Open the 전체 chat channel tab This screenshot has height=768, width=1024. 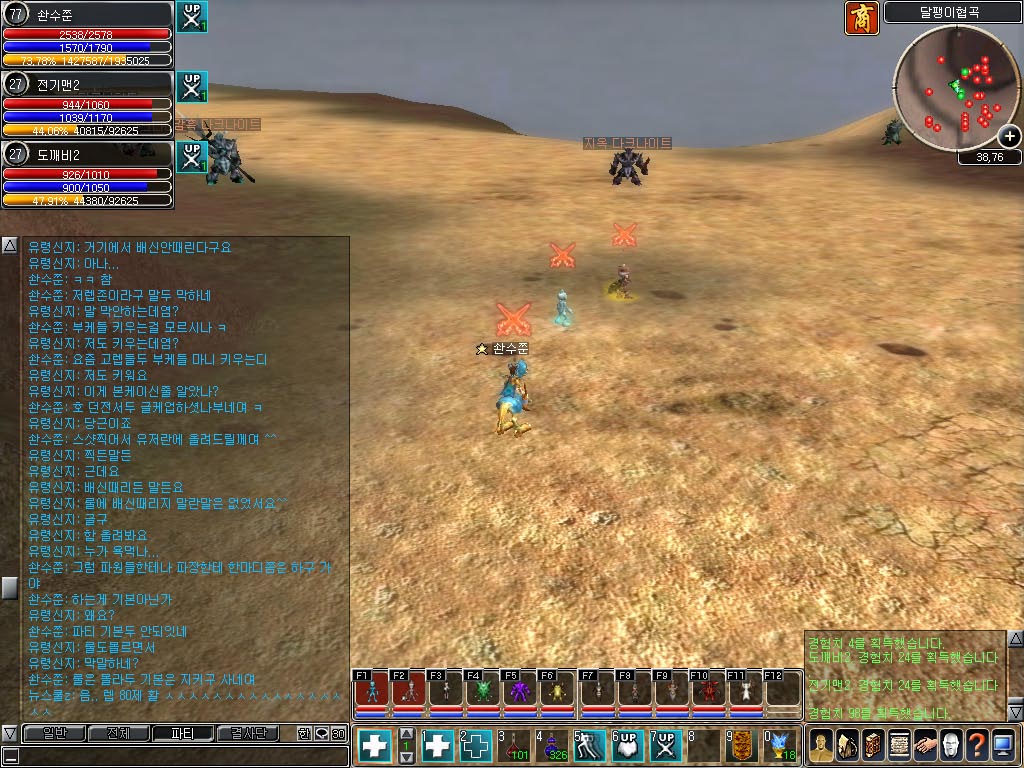(118, 733)
